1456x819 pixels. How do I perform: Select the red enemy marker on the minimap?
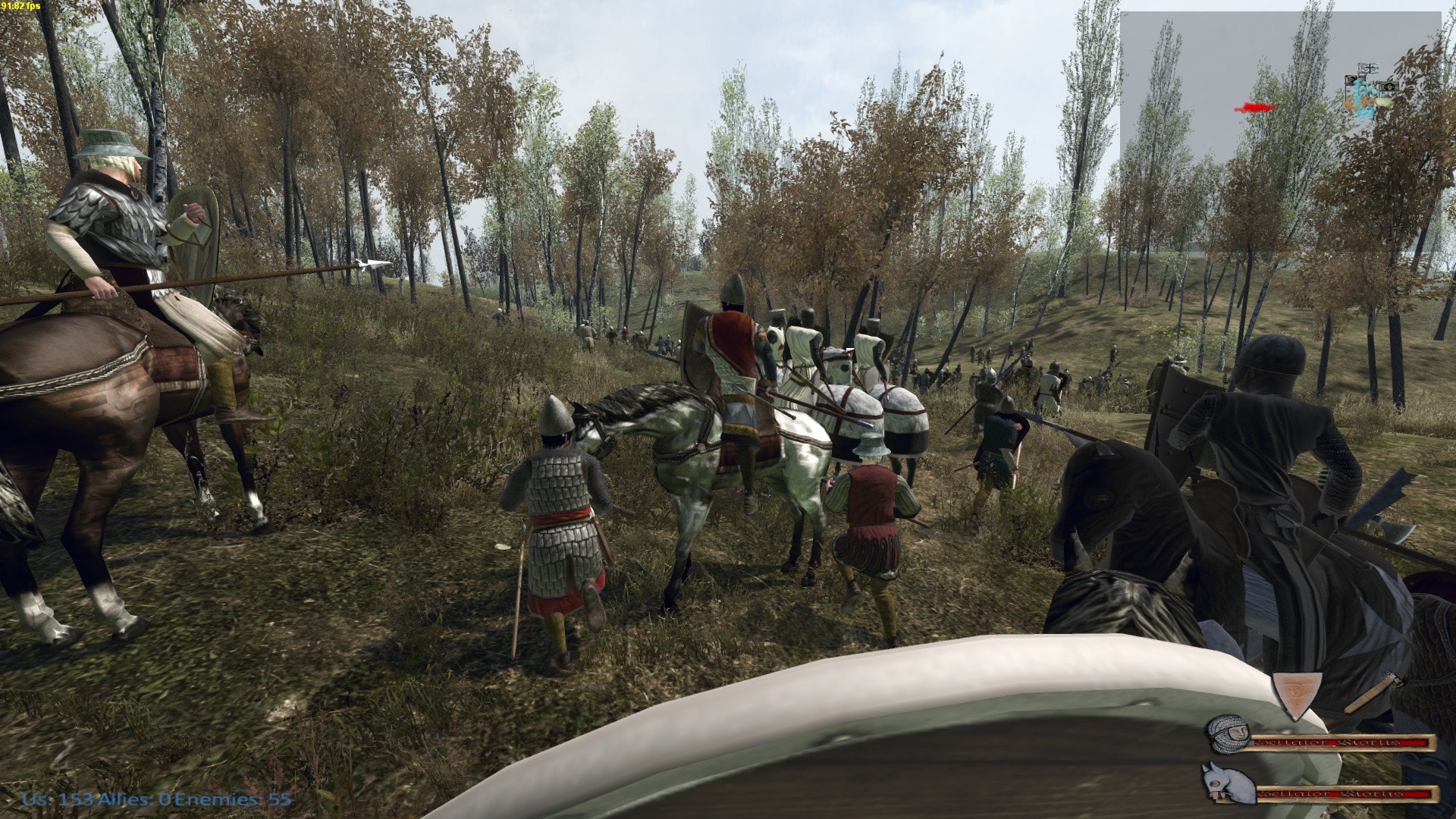[x=1255, y=108]
